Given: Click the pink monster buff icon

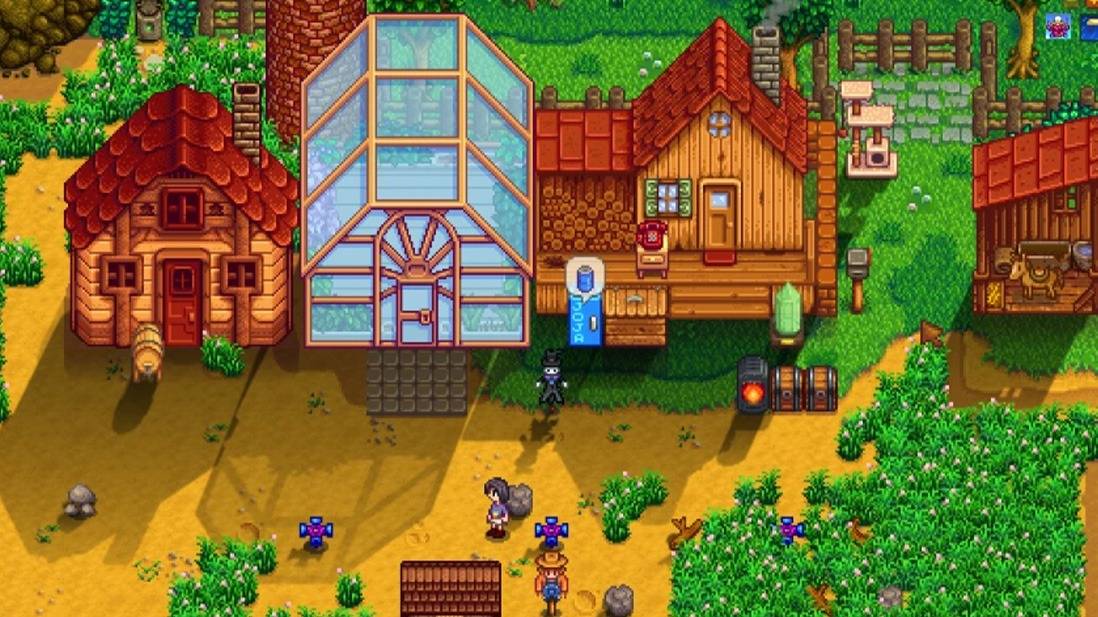Looking at the screenshot, I should [1057, 26].
